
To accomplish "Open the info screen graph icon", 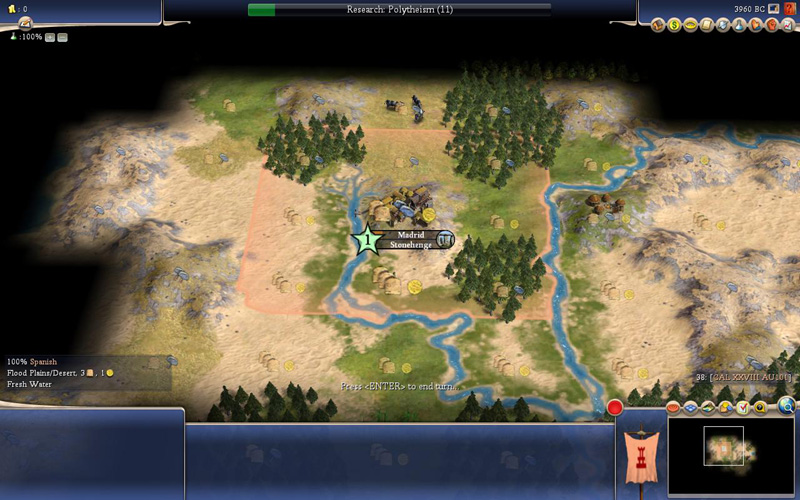I will coord(786,25).
